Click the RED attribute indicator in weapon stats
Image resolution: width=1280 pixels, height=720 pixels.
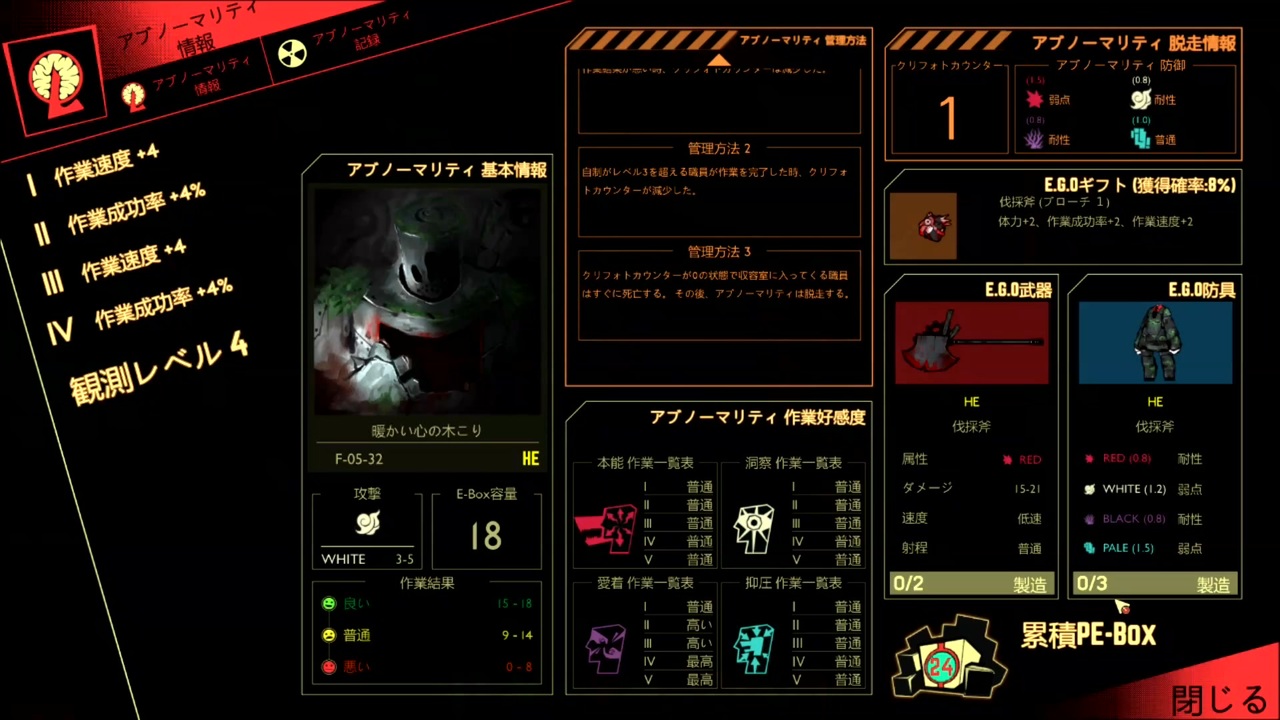(1010, 458)
